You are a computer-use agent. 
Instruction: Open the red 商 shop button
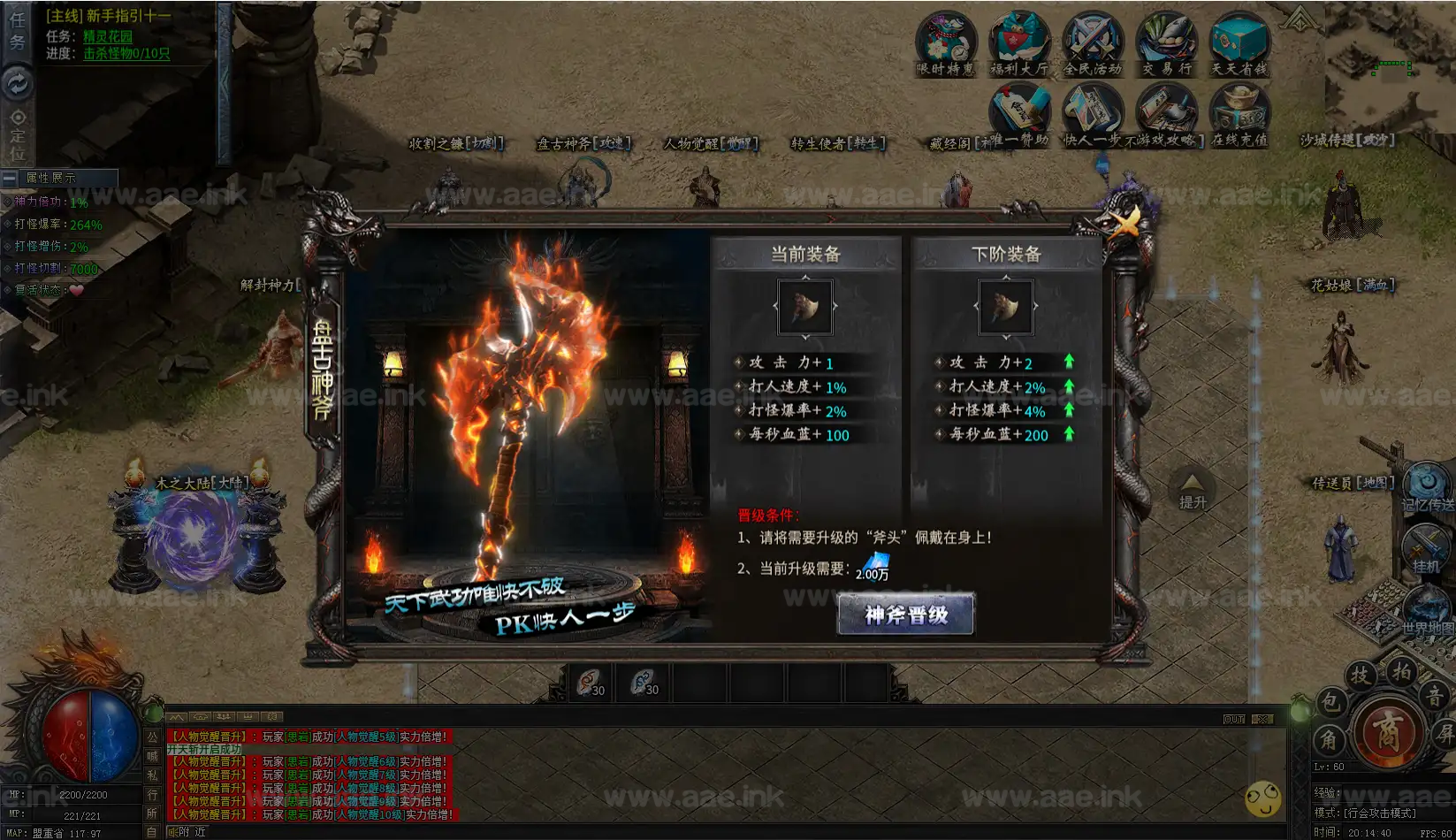(x=1387, y=733)
